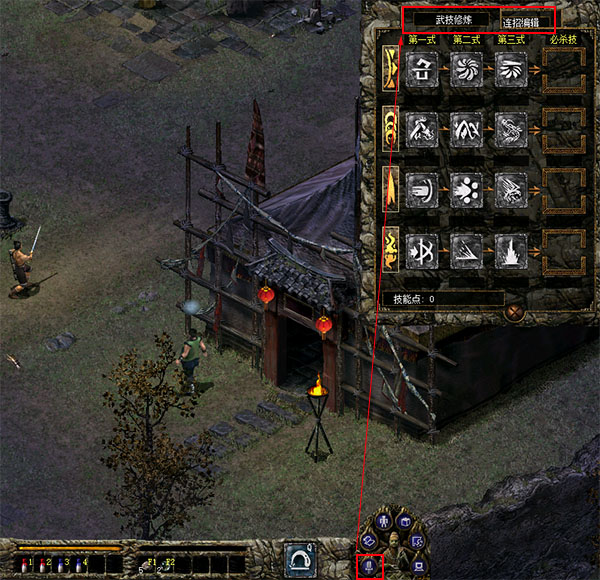Select the paw-print skill icon
This screenshot has width=600, height=580.
(466, 187)
